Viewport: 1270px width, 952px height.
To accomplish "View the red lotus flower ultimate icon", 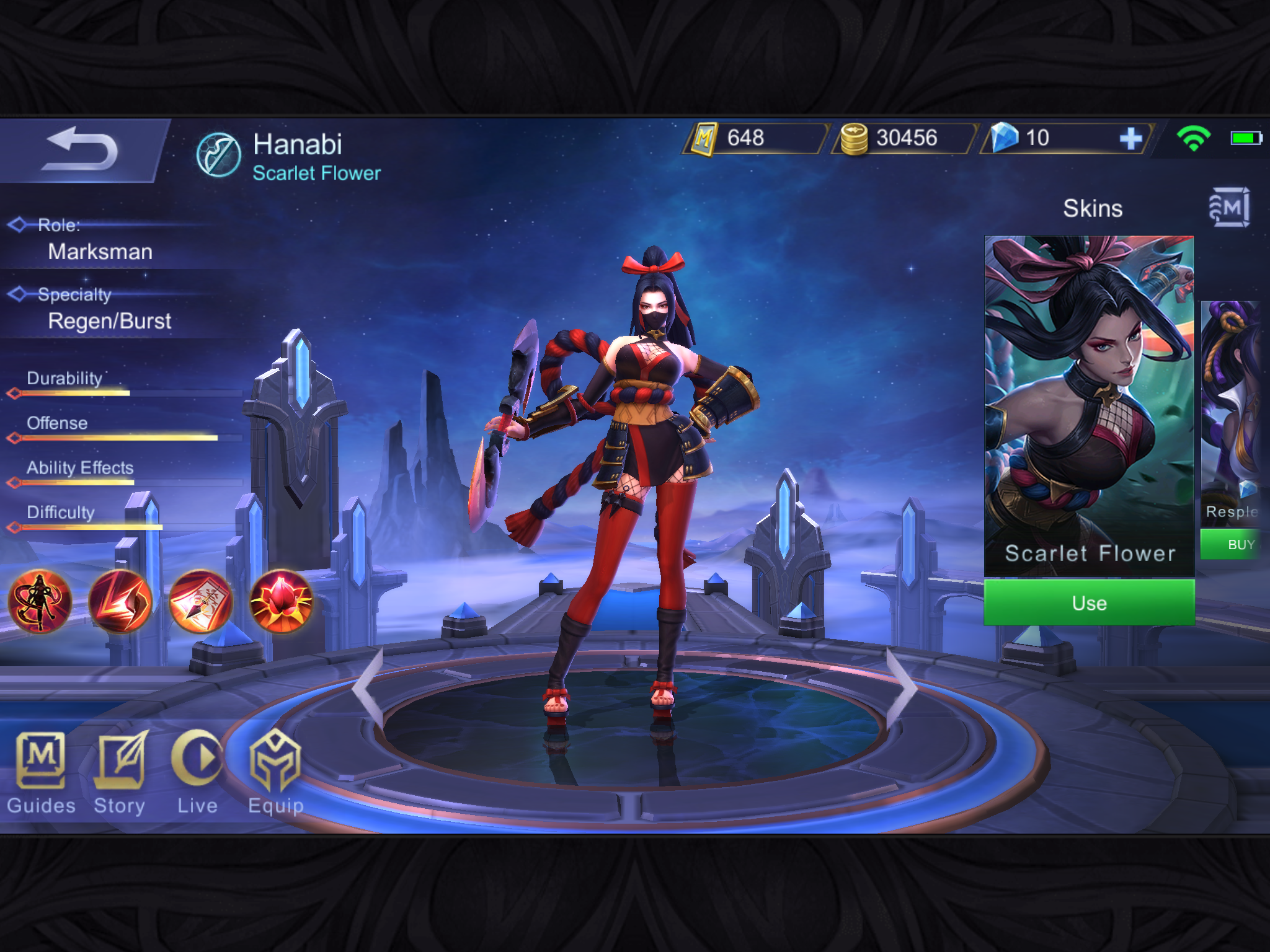I will coord(282,601).
